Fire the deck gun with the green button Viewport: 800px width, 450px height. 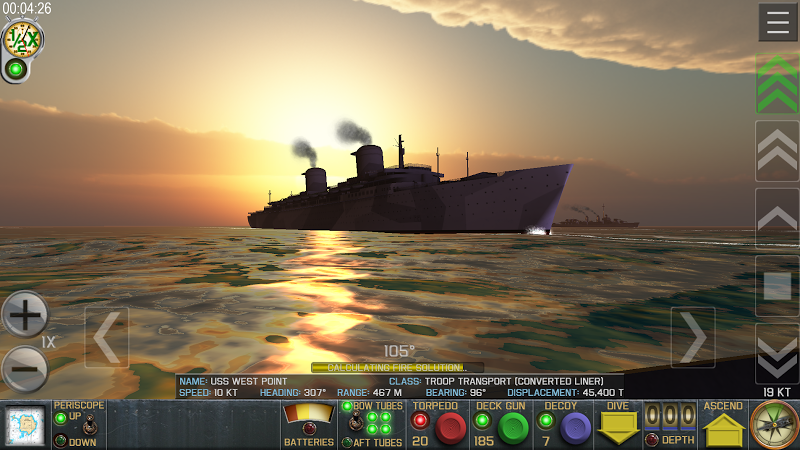click(513, 428)
